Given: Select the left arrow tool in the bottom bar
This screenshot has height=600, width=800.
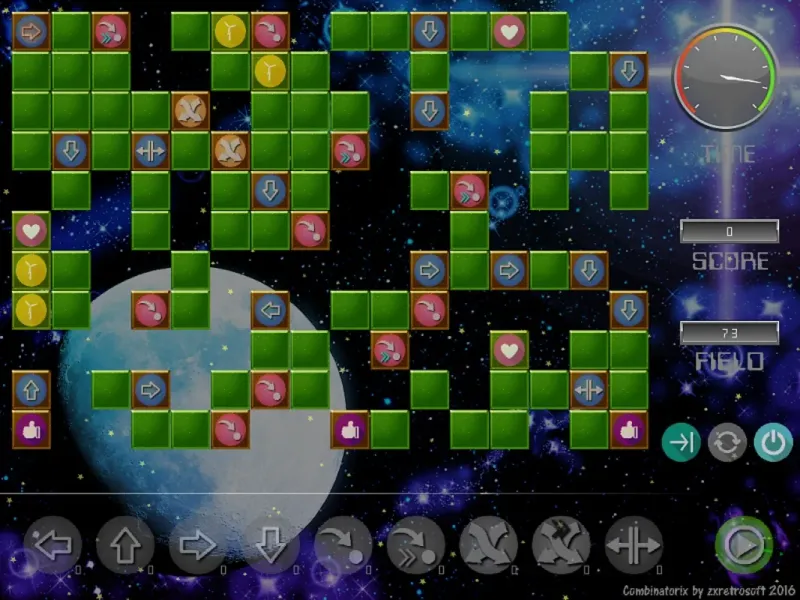Looking at the screenshot, I should tap(53, 545).
